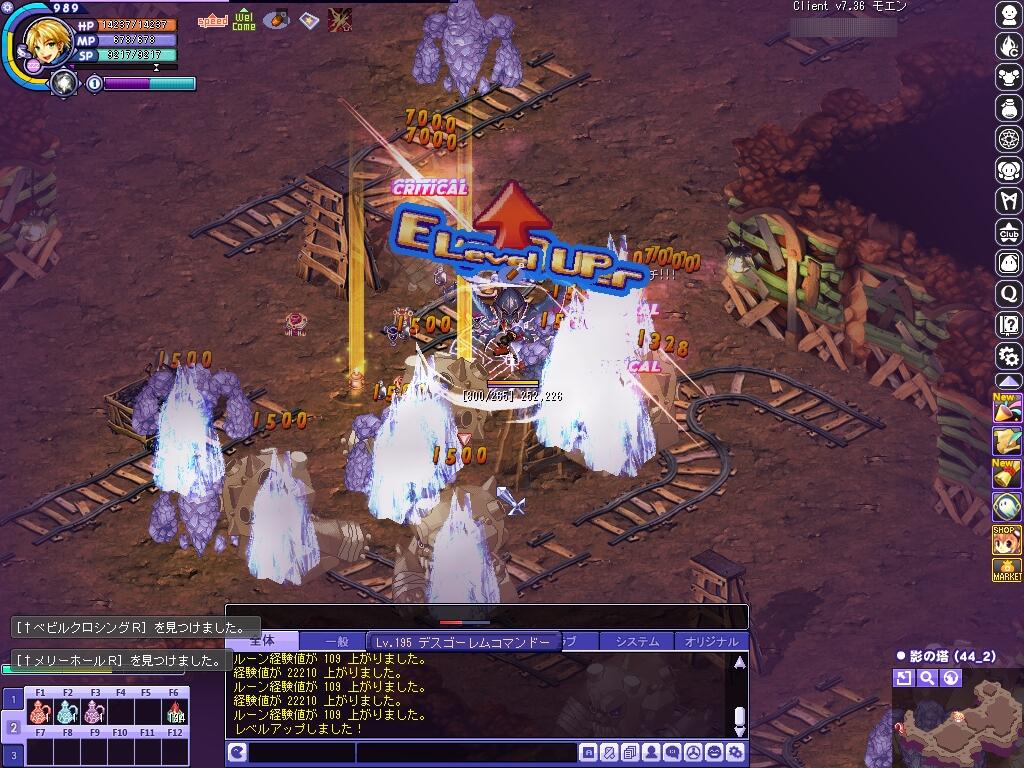
Task: Open chat settings gear at chat bar
Action: click(736, 753)
